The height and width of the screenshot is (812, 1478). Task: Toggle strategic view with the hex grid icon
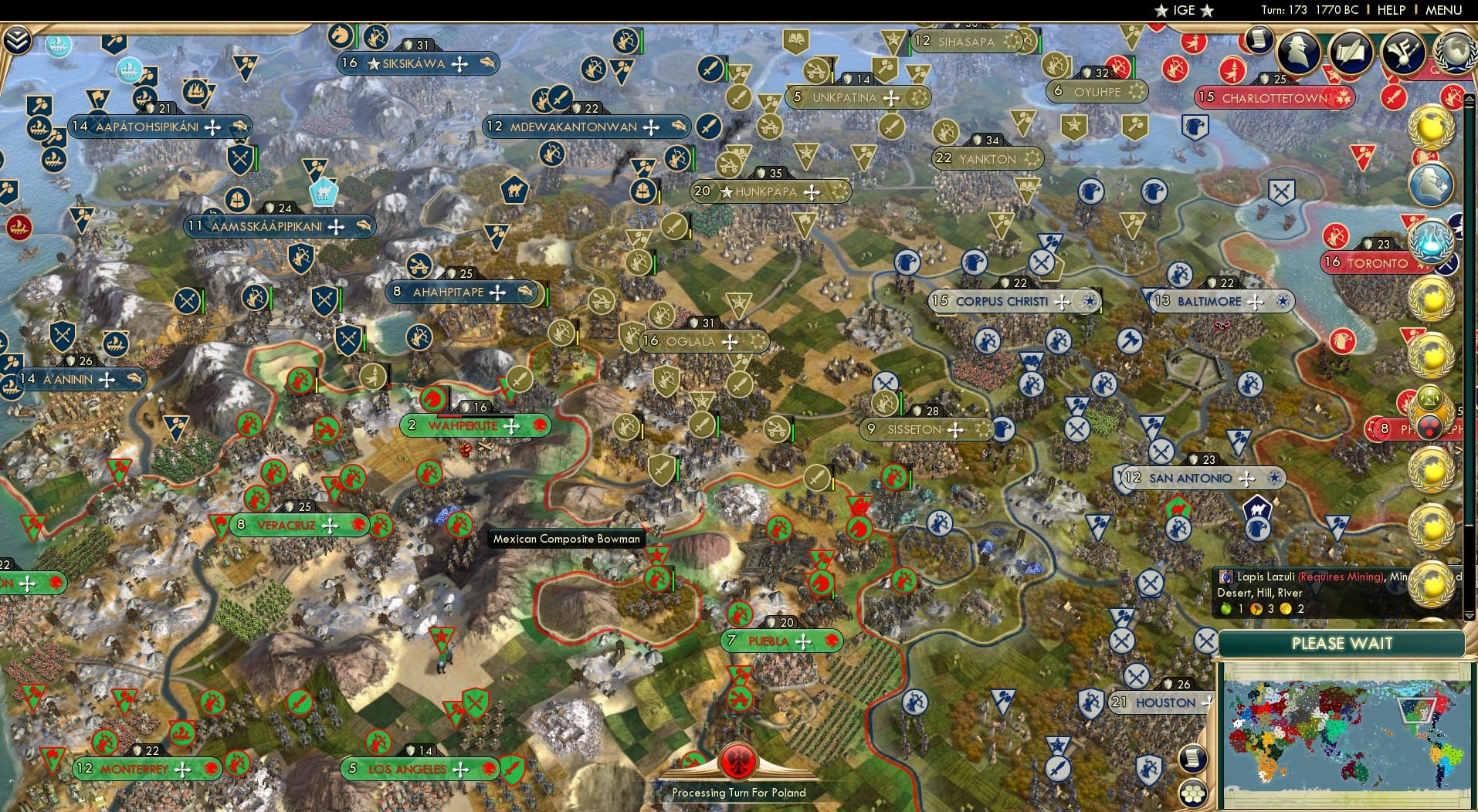tap(1192, 794)
